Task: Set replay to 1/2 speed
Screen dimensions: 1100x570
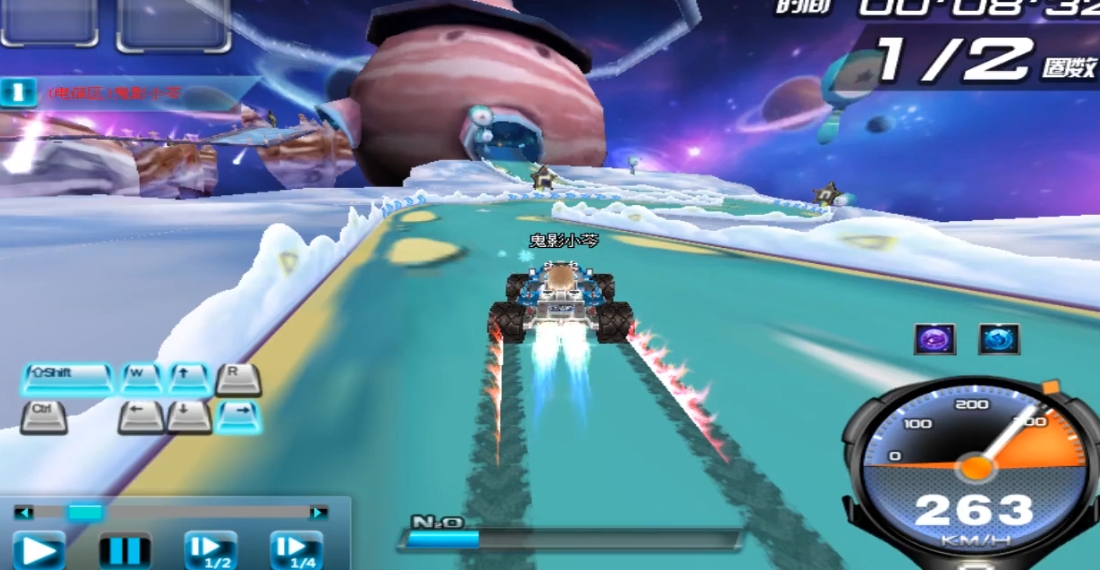Action: click(x=210, y=550)
